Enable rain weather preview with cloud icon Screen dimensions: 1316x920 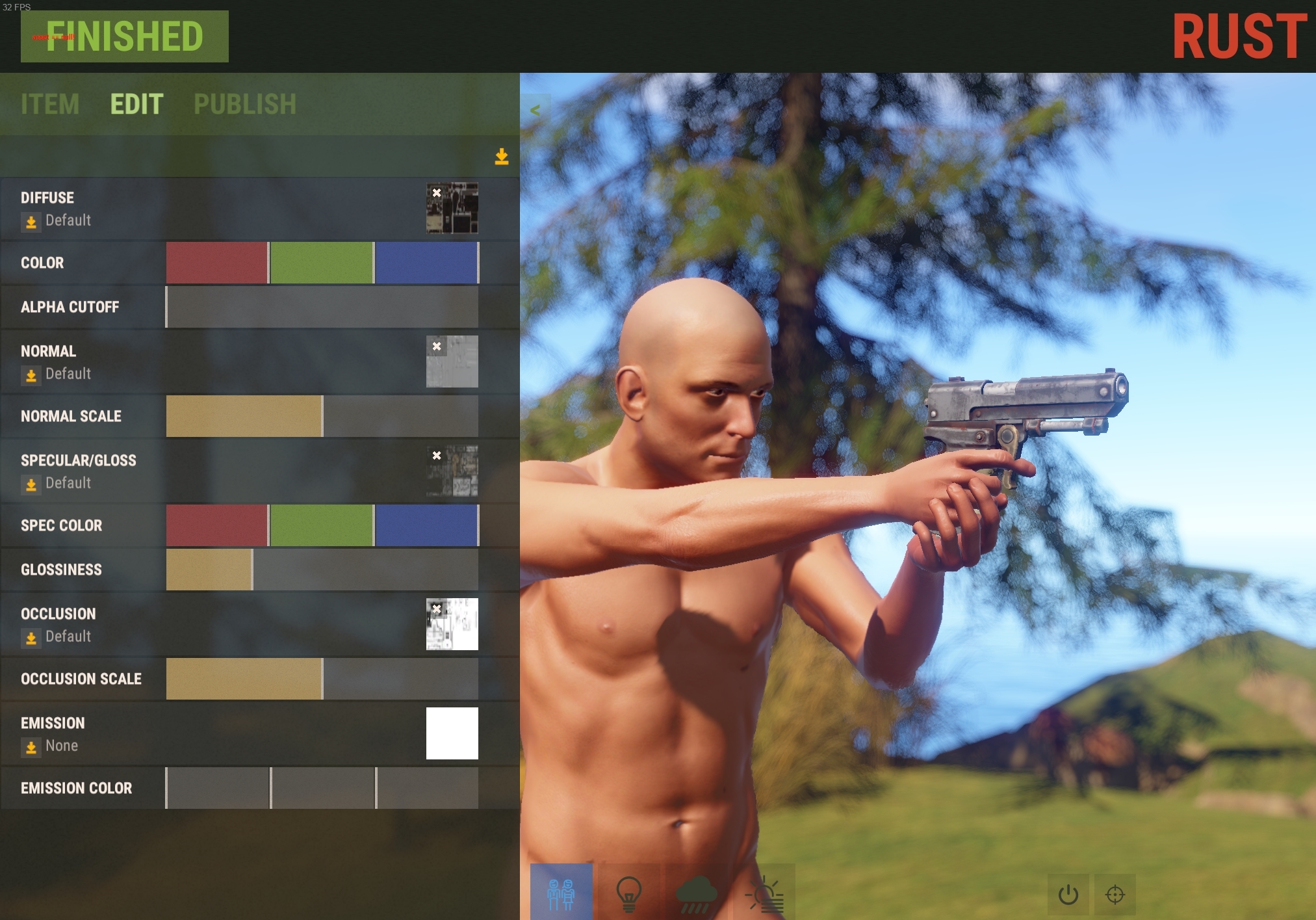tap(696, 892)
